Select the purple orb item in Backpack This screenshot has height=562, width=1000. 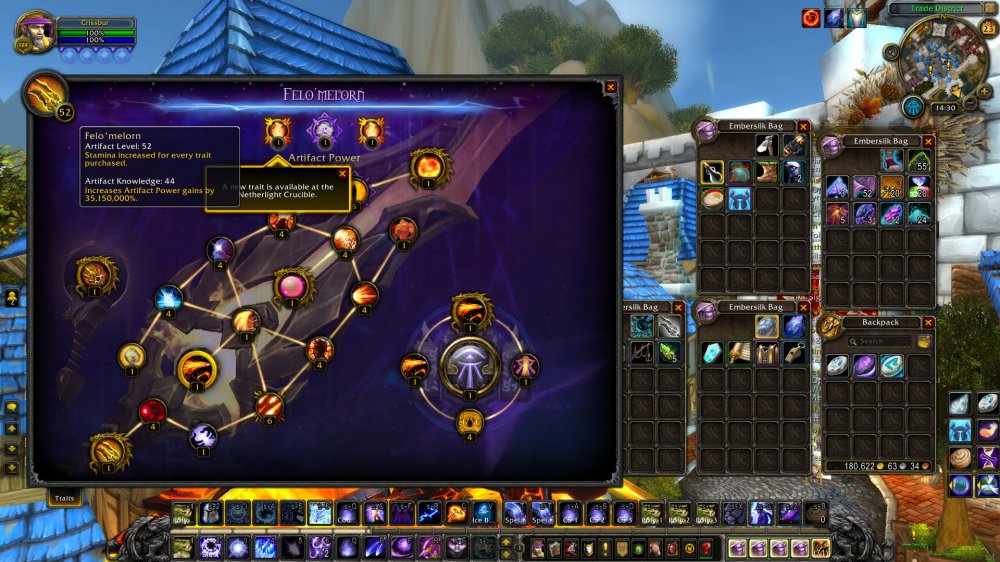(864, 366)
